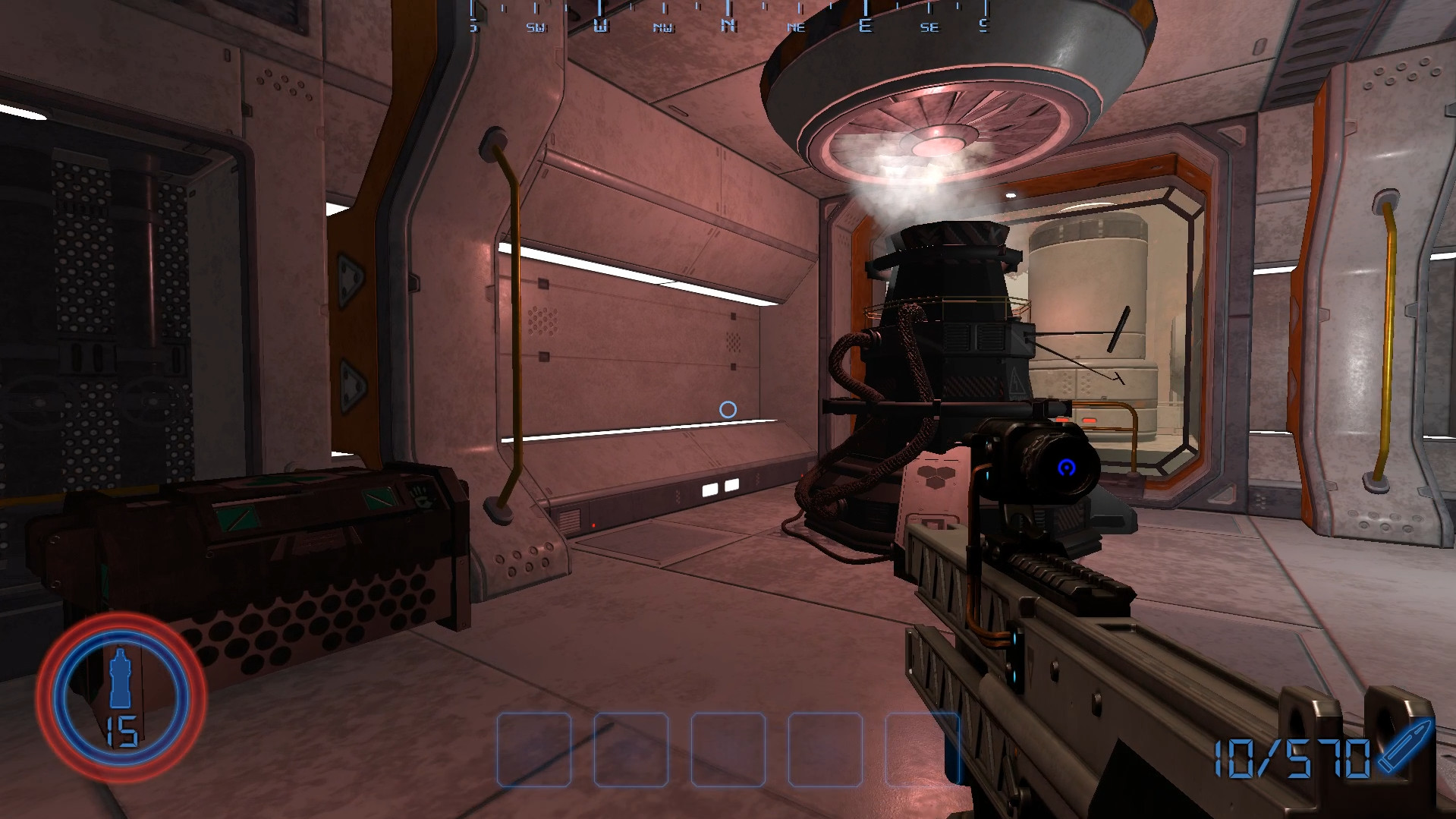Click the W direction label on the compass
The width and height of the screenshot is (1456, 819).
pos(600,25)
